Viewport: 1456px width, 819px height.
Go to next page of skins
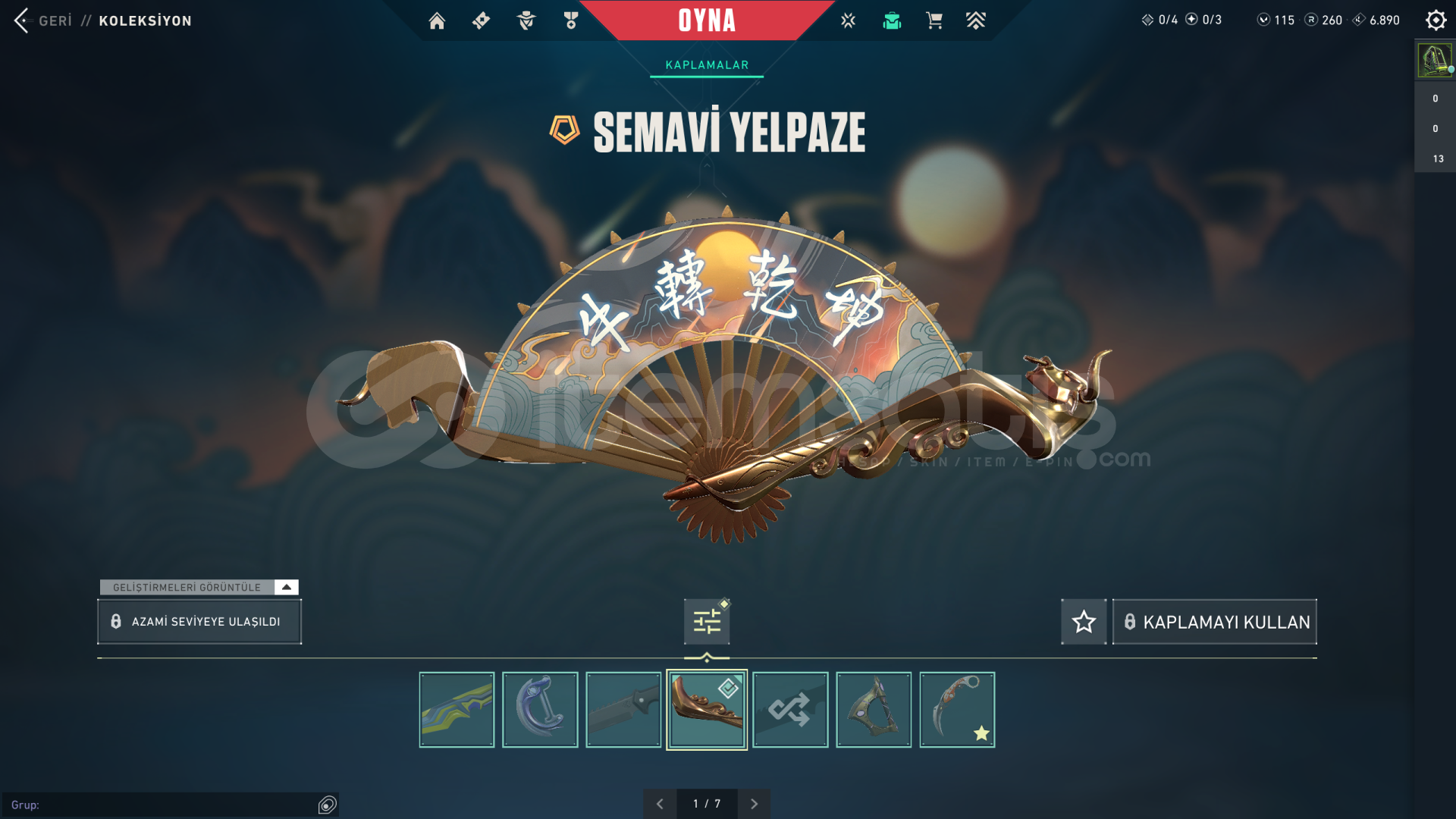click(754, 804)
